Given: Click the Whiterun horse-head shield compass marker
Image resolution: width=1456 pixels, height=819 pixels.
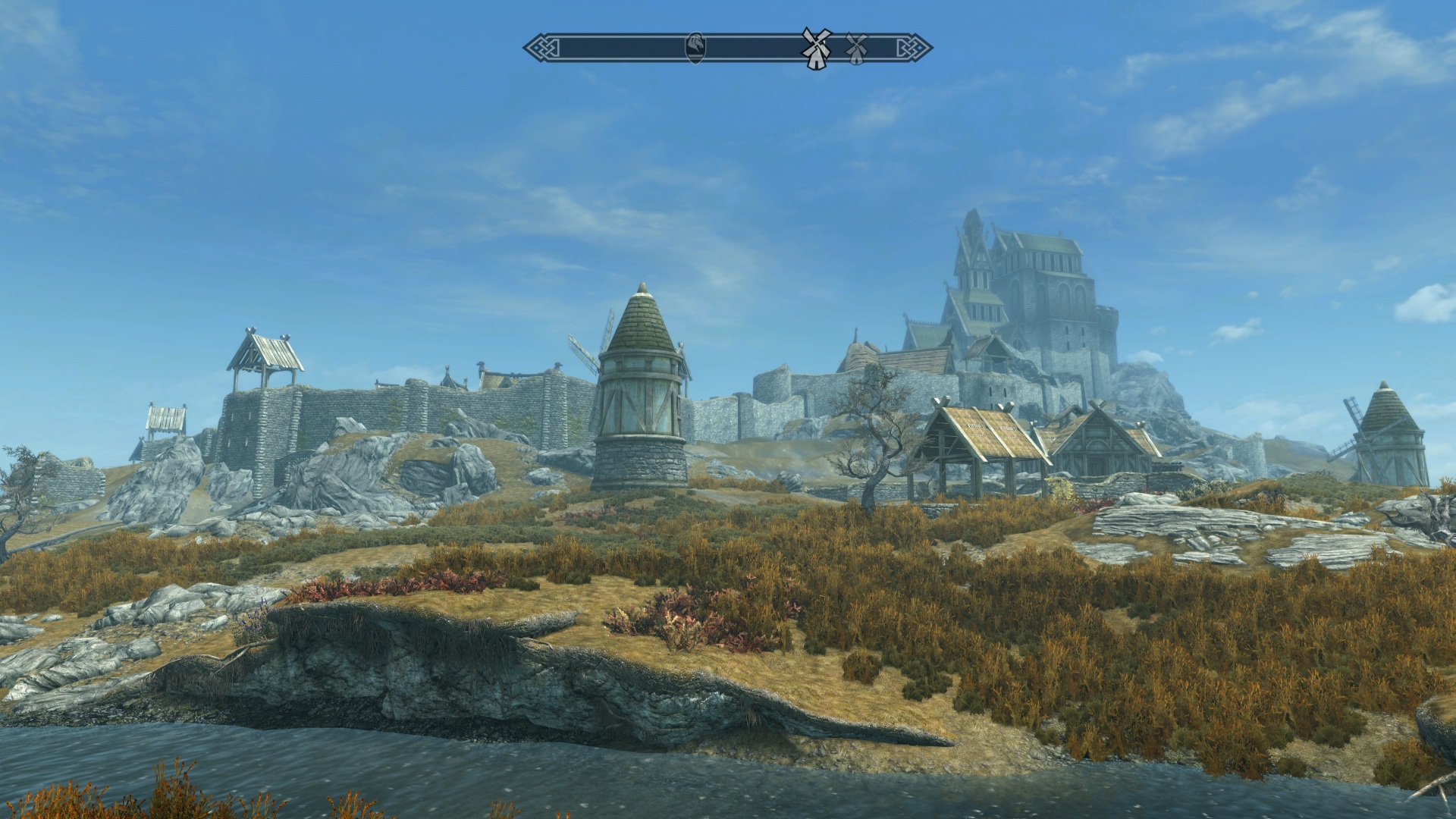Looking at the screenshot, I should coord(695,48).
